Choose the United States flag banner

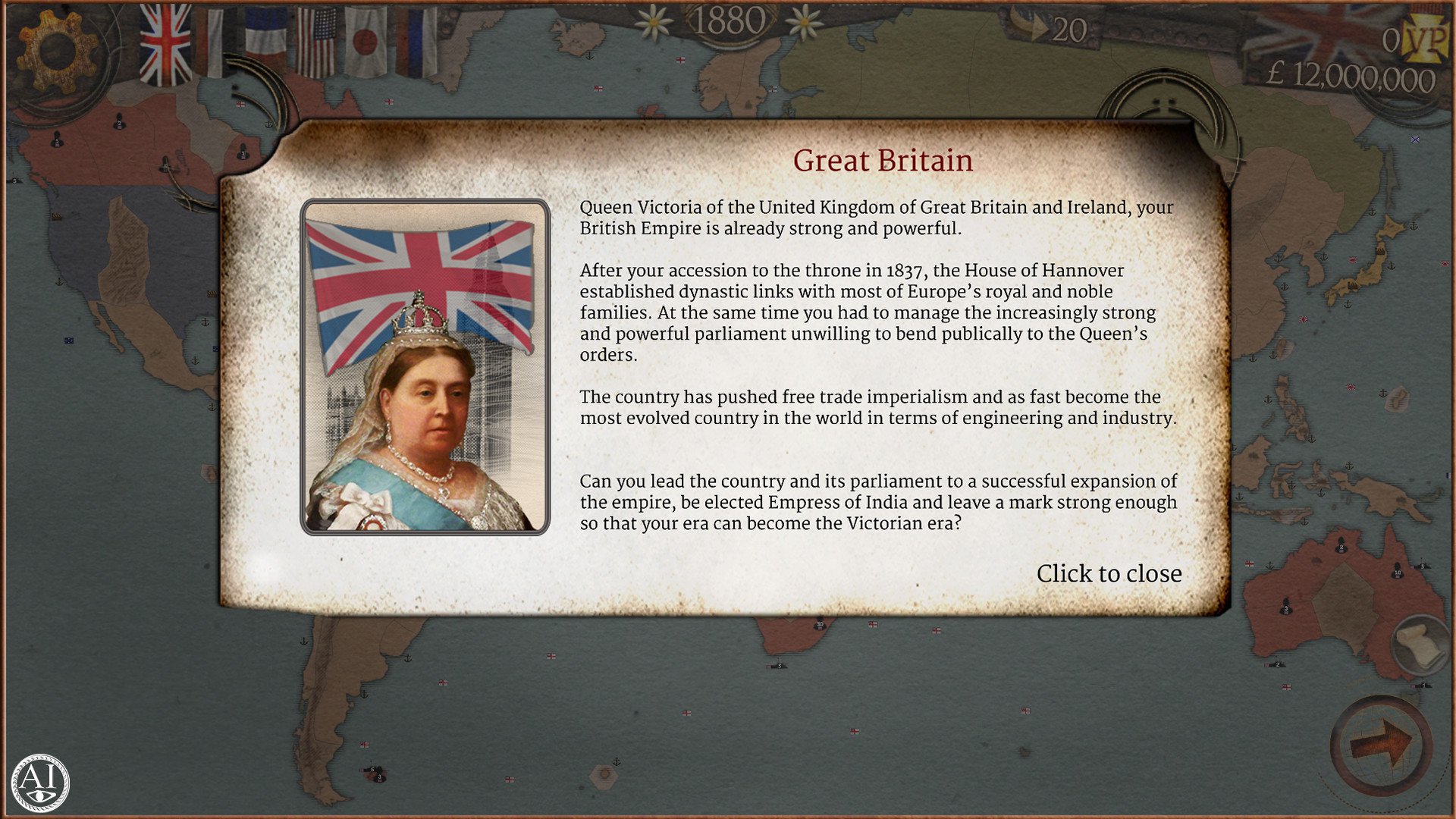click(315, 42)
